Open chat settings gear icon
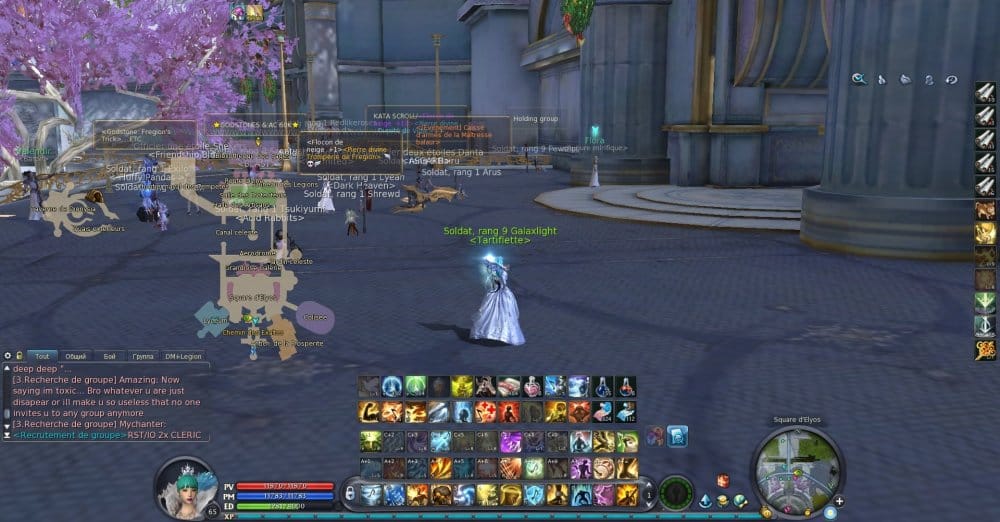 [x=7, y=356]
